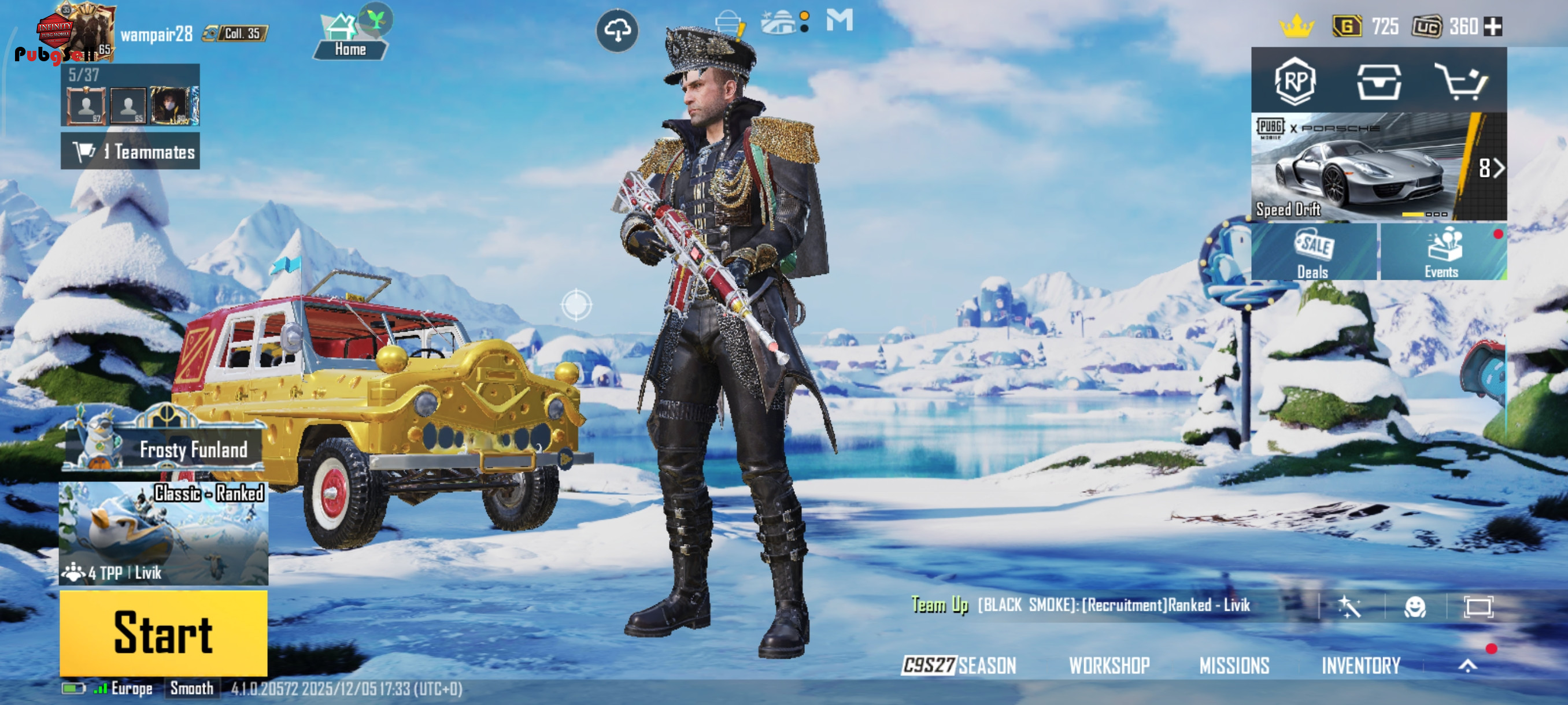
Task: Add UC with the plus button
Action: (x=1493, y=26)
